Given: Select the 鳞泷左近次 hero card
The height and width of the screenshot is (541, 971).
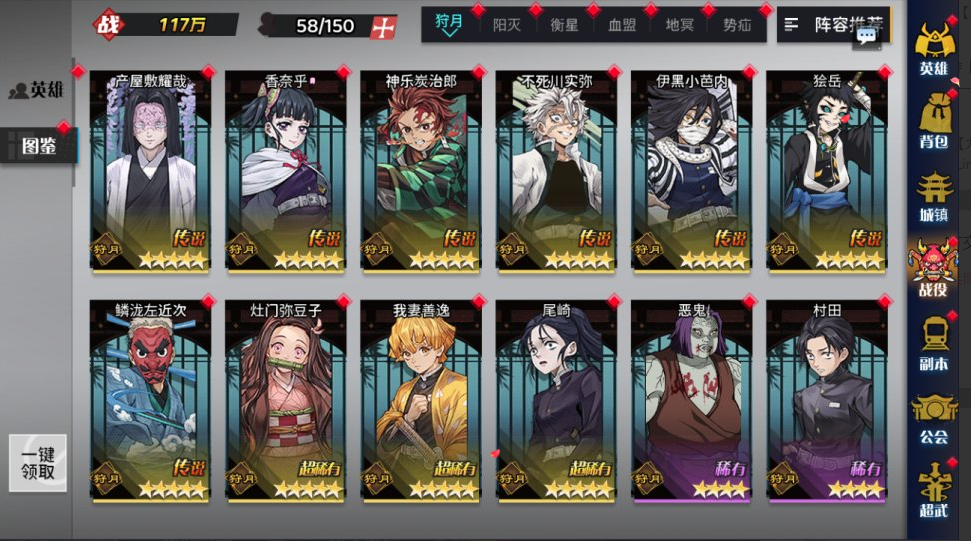Looking at the screenshot, I should [x=150, y=400].
